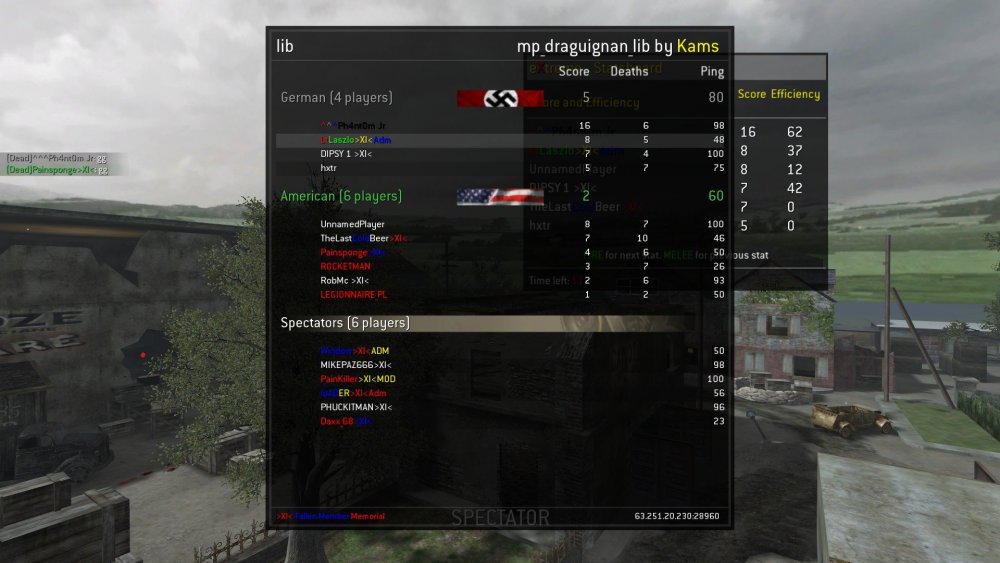Select PHUCKITMAN >XI< spectator row
The image size is (1000, 563).
pyautogui.click(x=356, y=407)
